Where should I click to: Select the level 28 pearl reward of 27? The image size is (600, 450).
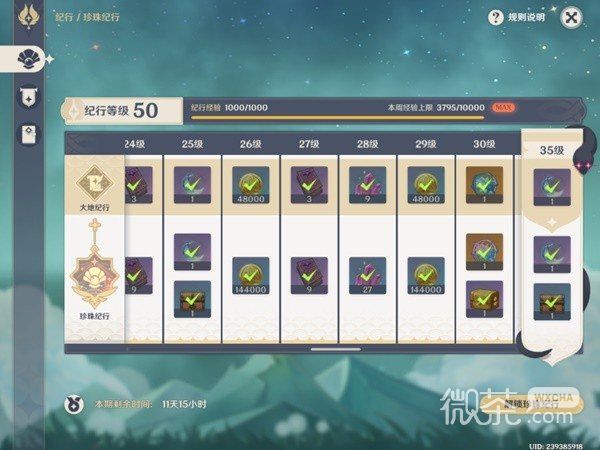click(368, 276)
